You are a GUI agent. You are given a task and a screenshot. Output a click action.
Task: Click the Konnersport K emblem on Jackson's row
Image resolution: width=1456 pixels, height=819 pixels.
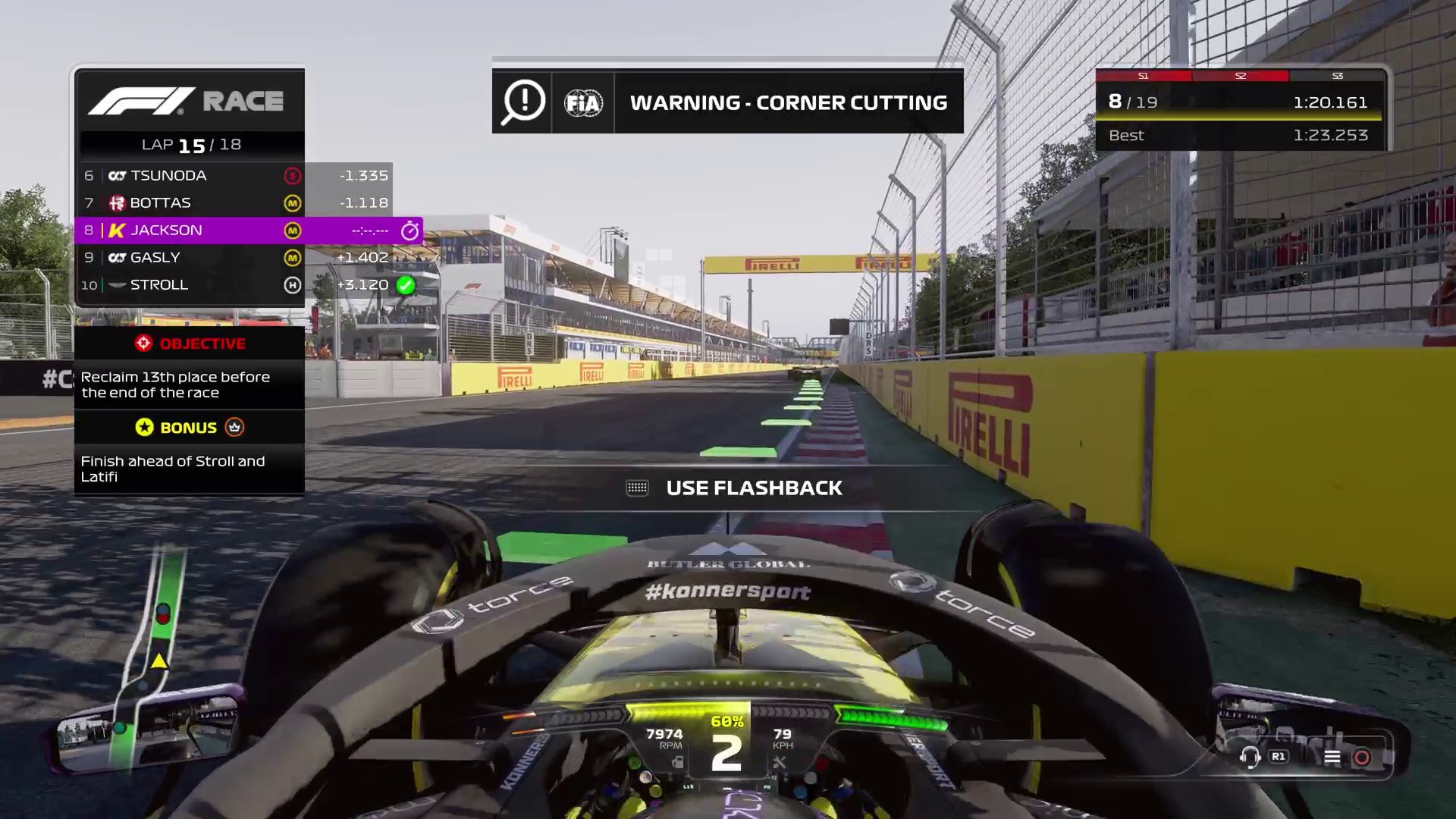pos(115,231)
